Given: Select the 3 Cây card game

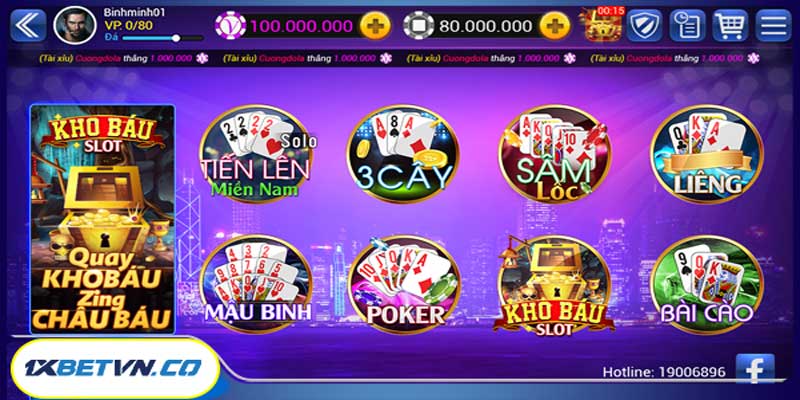Looking at the screenshot, I should click(x=402, y=157).
